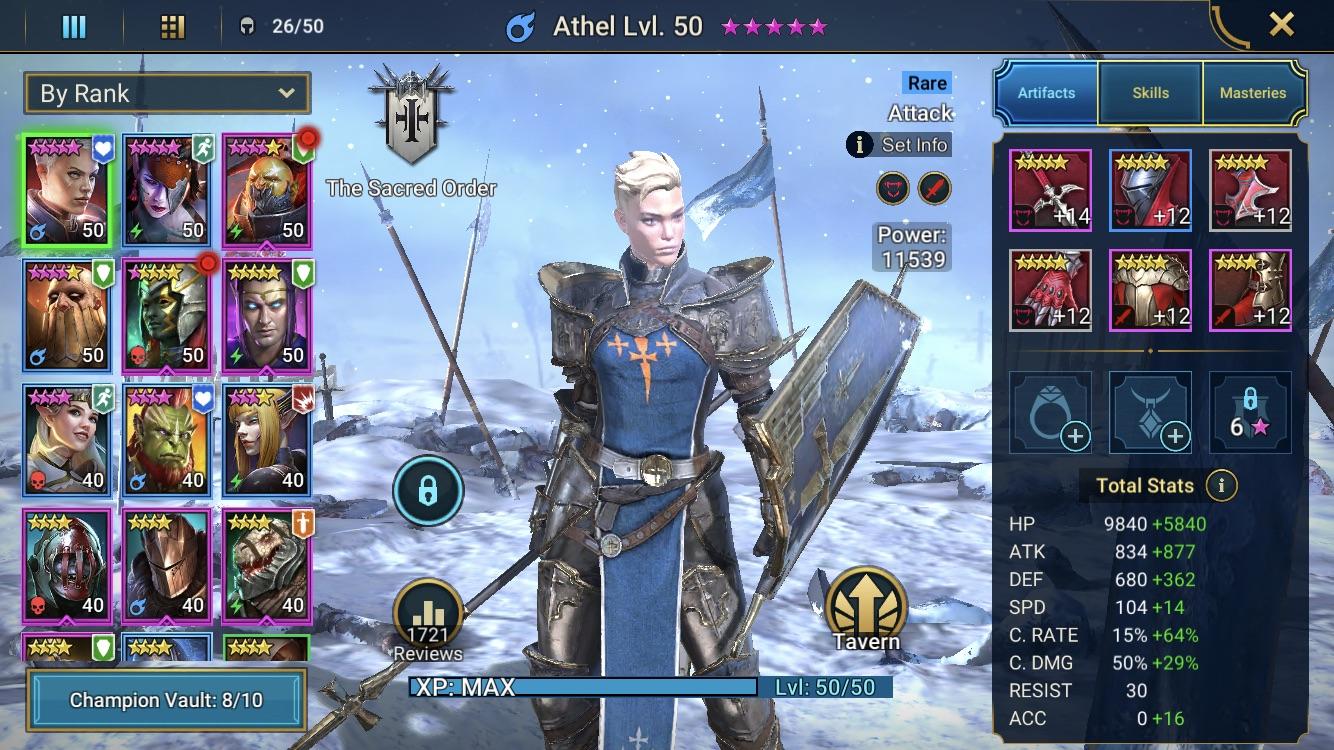Open the 1721 Reviews panel
This screenshot has width=1334, height=750.
428,621
